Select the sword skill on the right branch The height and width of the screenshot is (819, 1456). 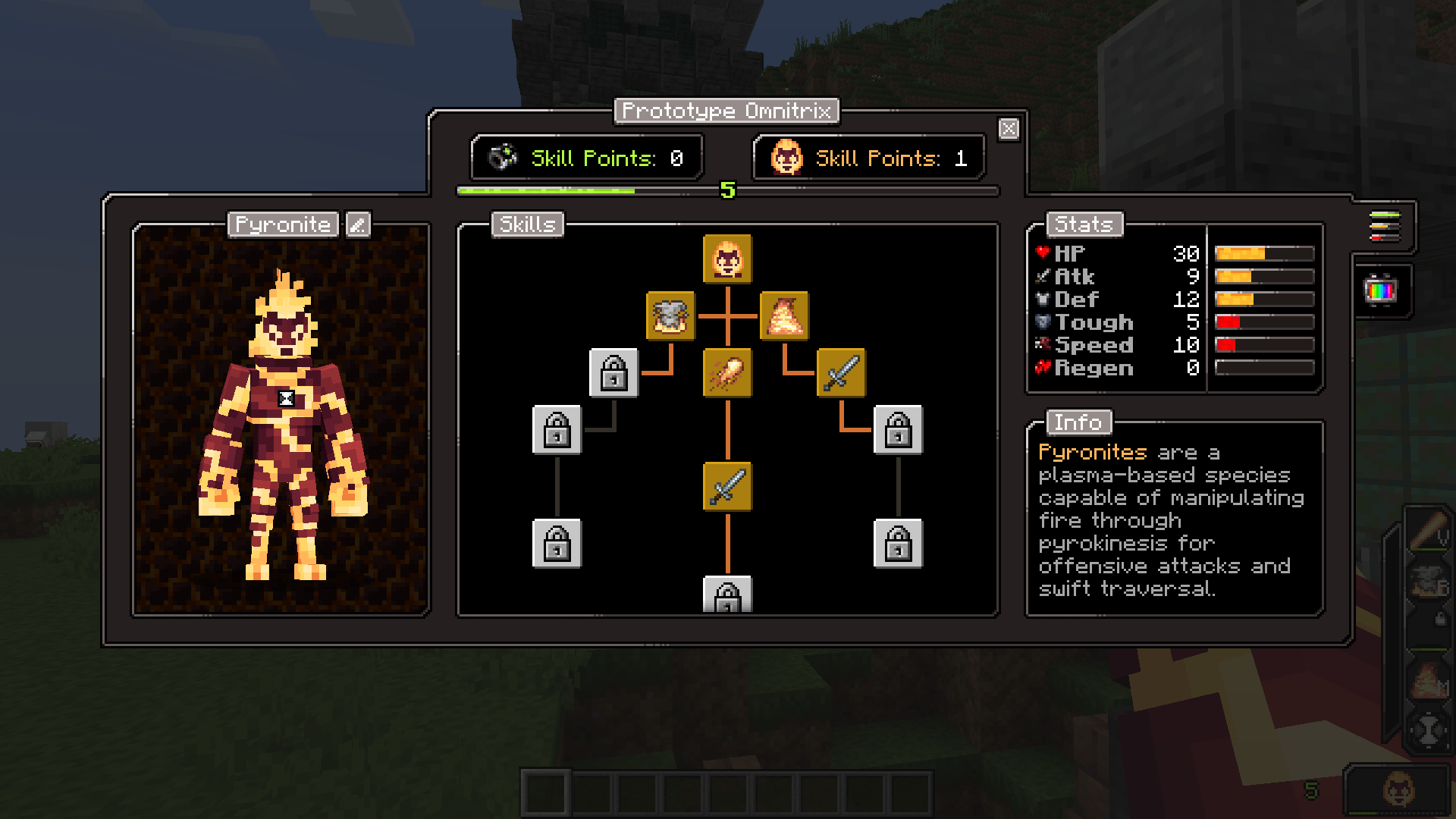(x=840, y=374)
